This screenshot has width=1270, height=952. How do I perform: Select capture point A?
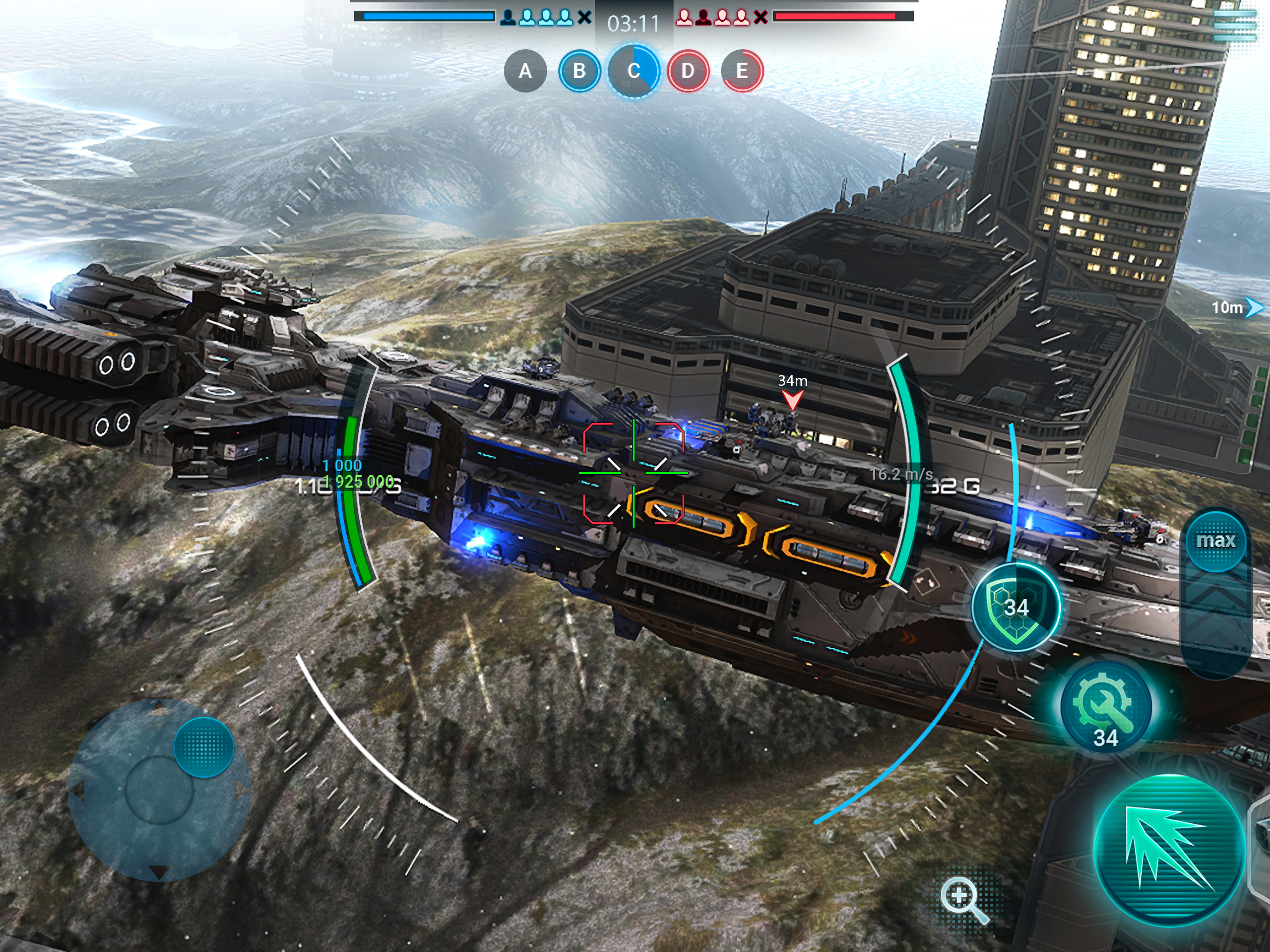point(525,71)
